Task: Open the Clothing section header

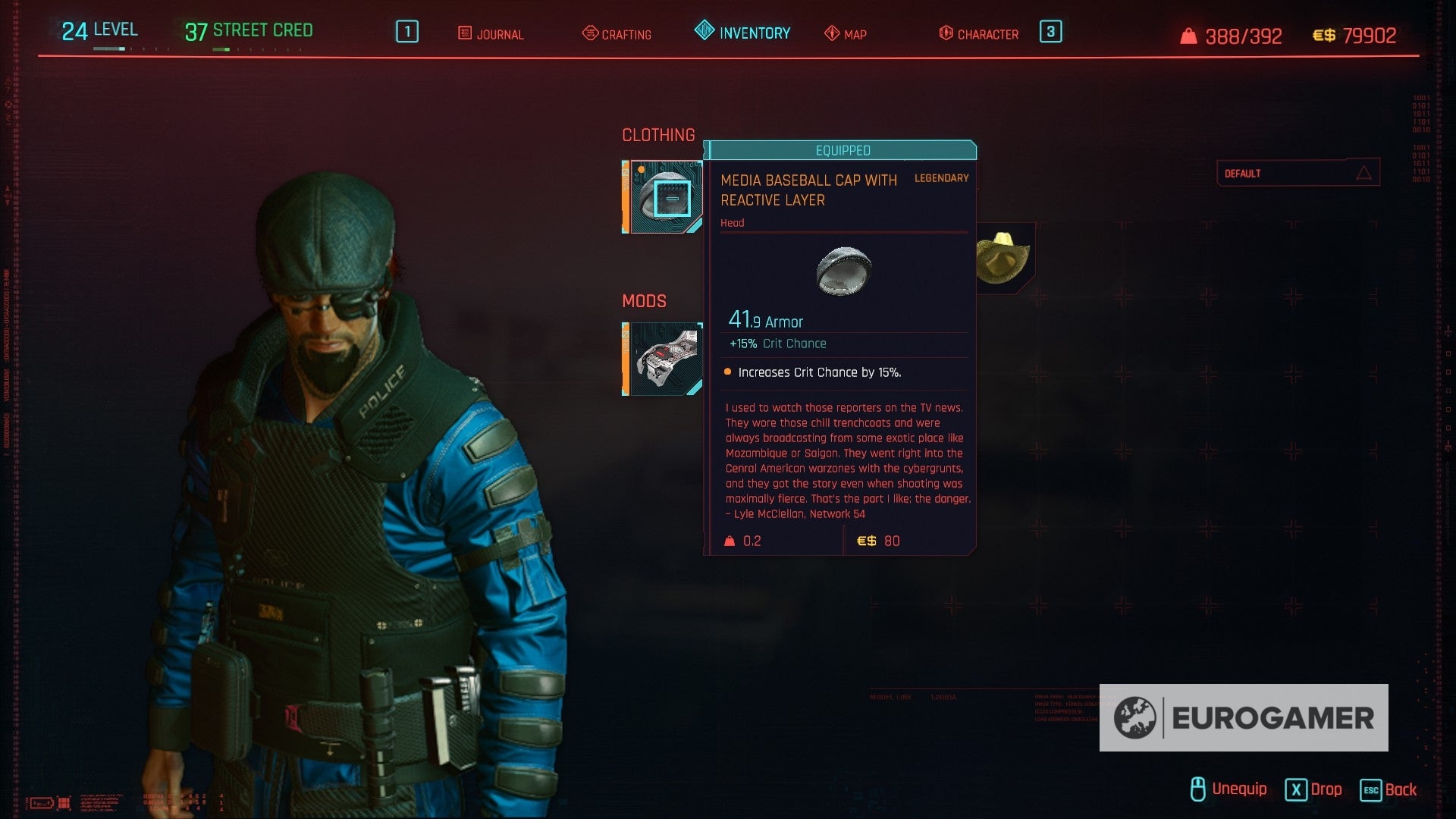Action: (658, 135)
